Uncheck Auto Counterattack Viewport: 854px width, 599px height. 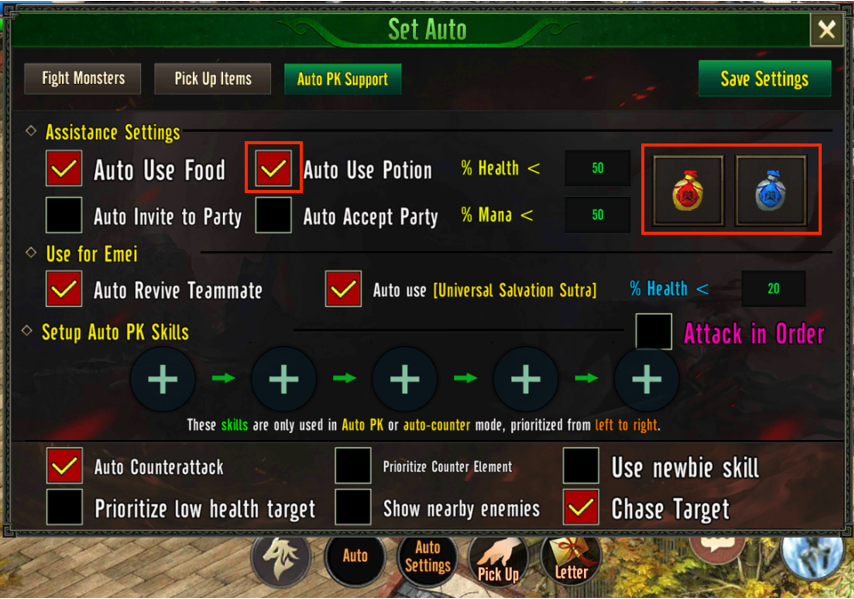pyautogui.click(x=64, y=466)
